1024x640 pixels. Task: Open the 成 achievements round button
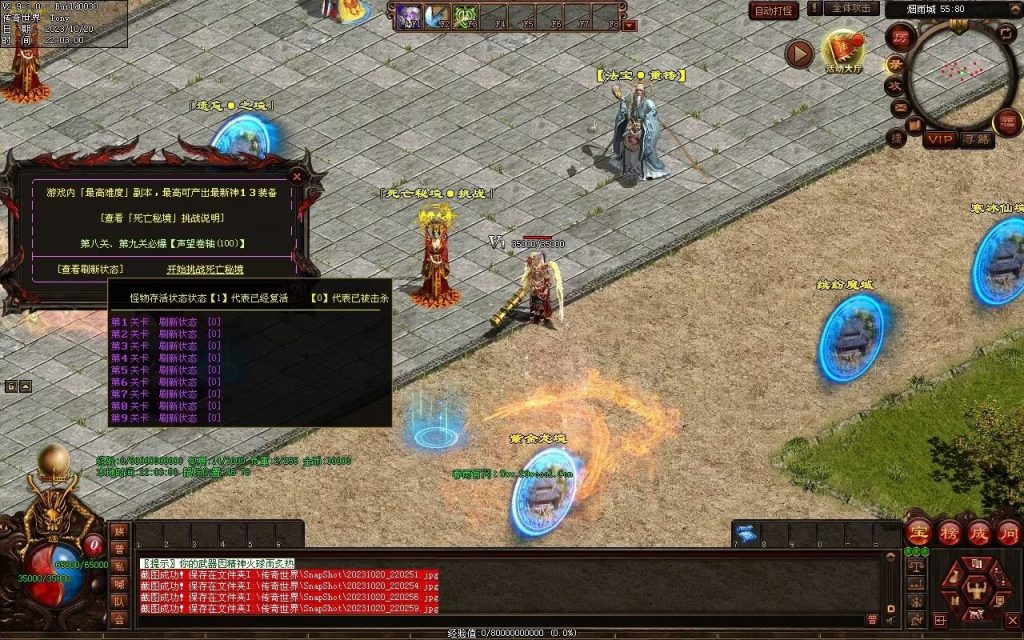click(x=979, y=532)
